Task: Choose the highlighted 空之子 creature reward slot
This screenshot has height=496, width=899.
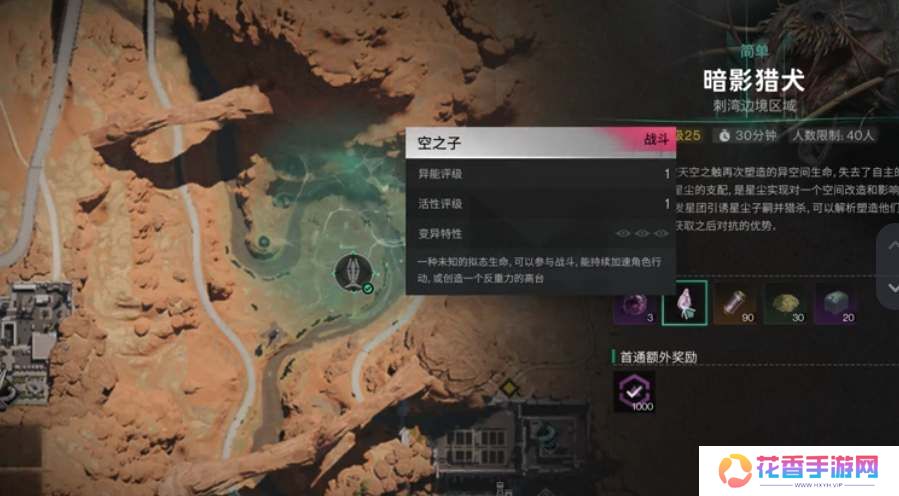Action: click(685, 304)
